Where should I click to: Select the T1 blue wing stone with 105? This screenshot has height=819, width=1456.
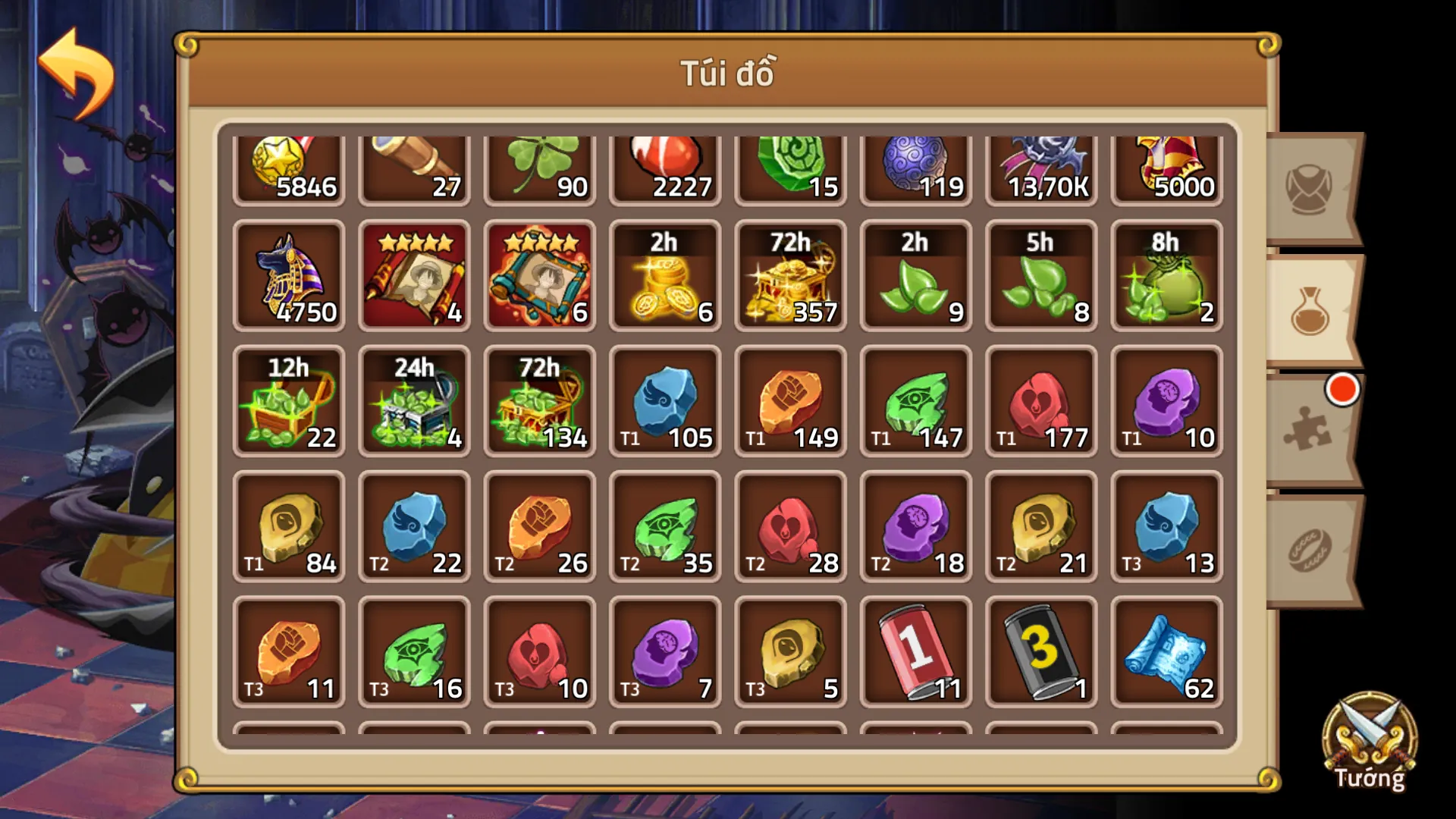(x=664, y=402)
